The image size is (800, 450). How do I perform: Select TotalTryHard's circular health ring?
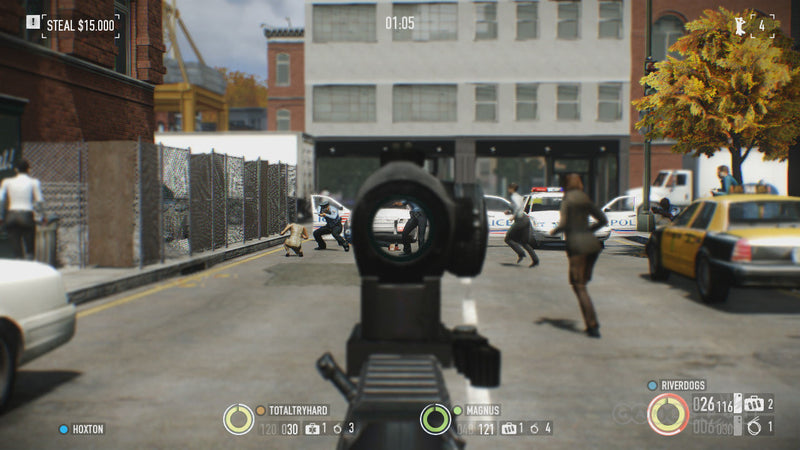pyautogui.click(x=238, y=419)
